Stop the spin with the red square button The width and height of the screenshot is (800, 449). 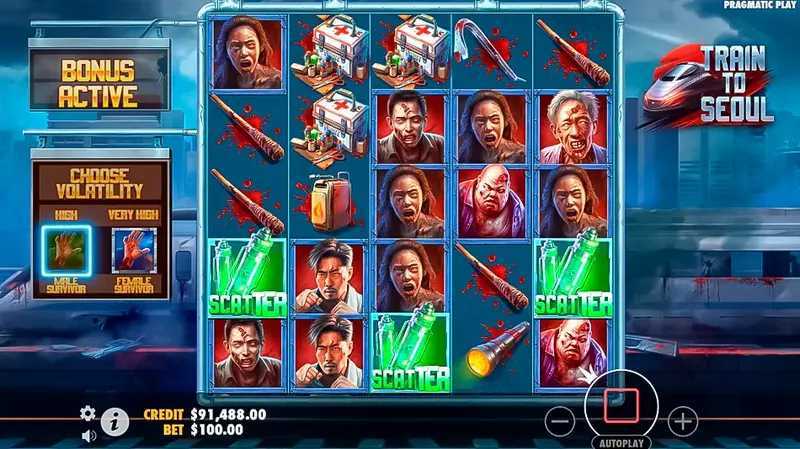(x=620, y=405)
